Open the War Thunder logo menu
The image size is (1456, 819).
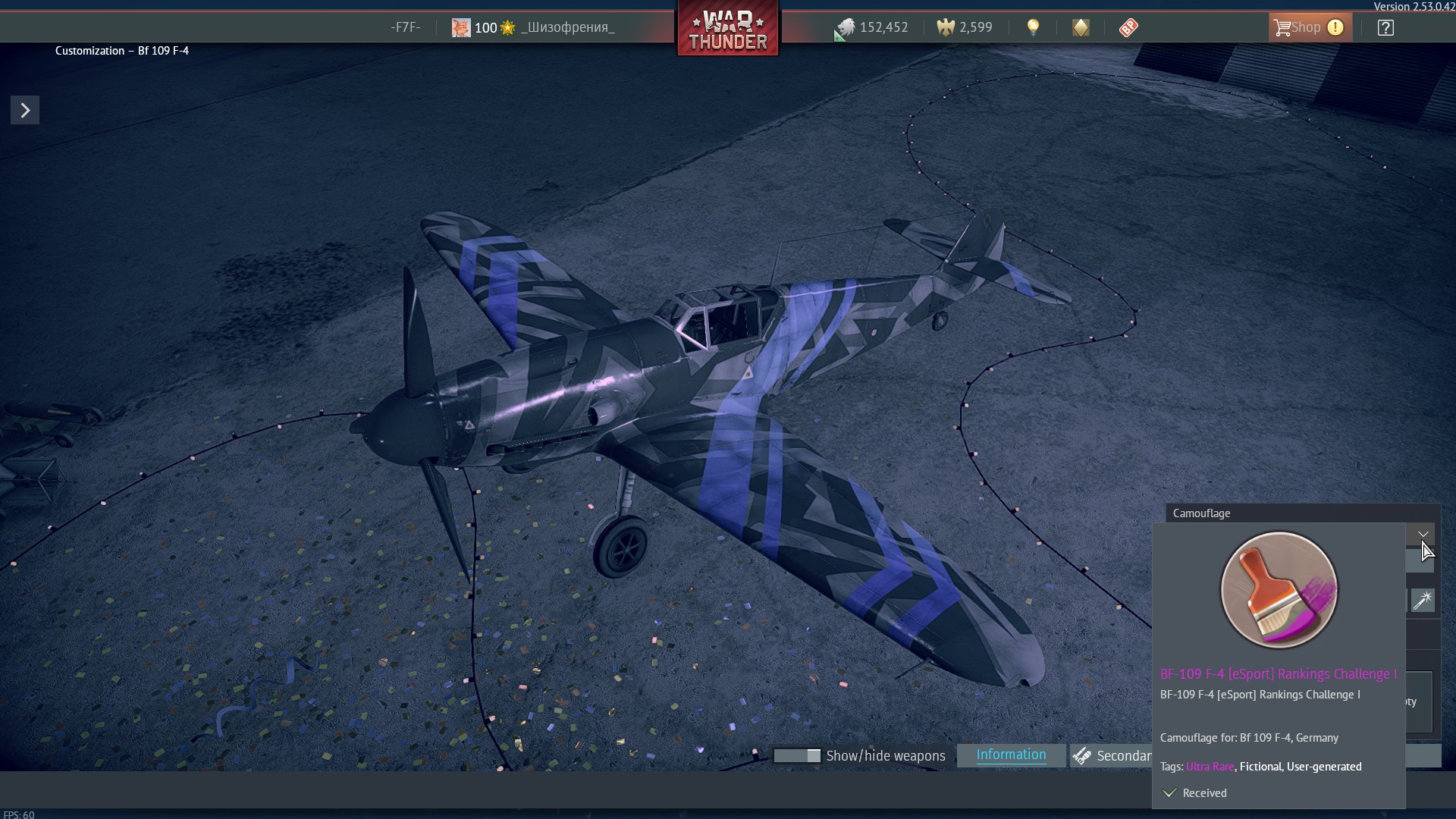[x=728, y=30]
